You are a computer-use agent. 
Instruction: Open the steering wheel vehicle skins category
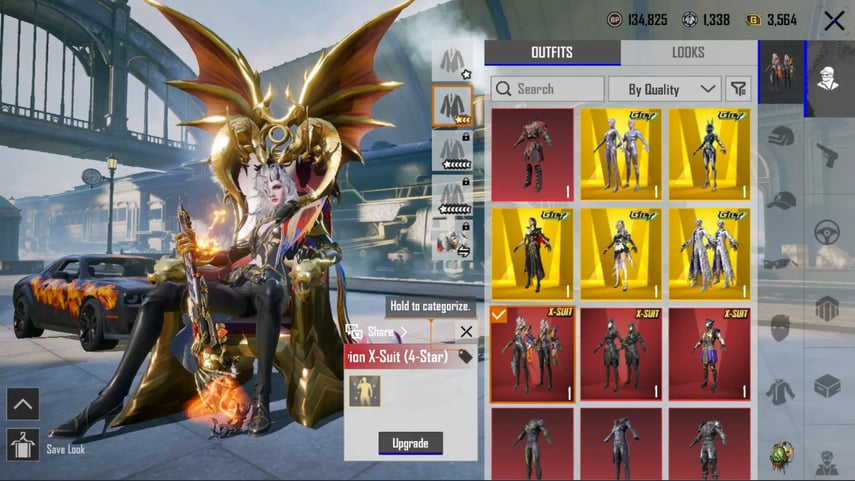(x=827, y=232)
